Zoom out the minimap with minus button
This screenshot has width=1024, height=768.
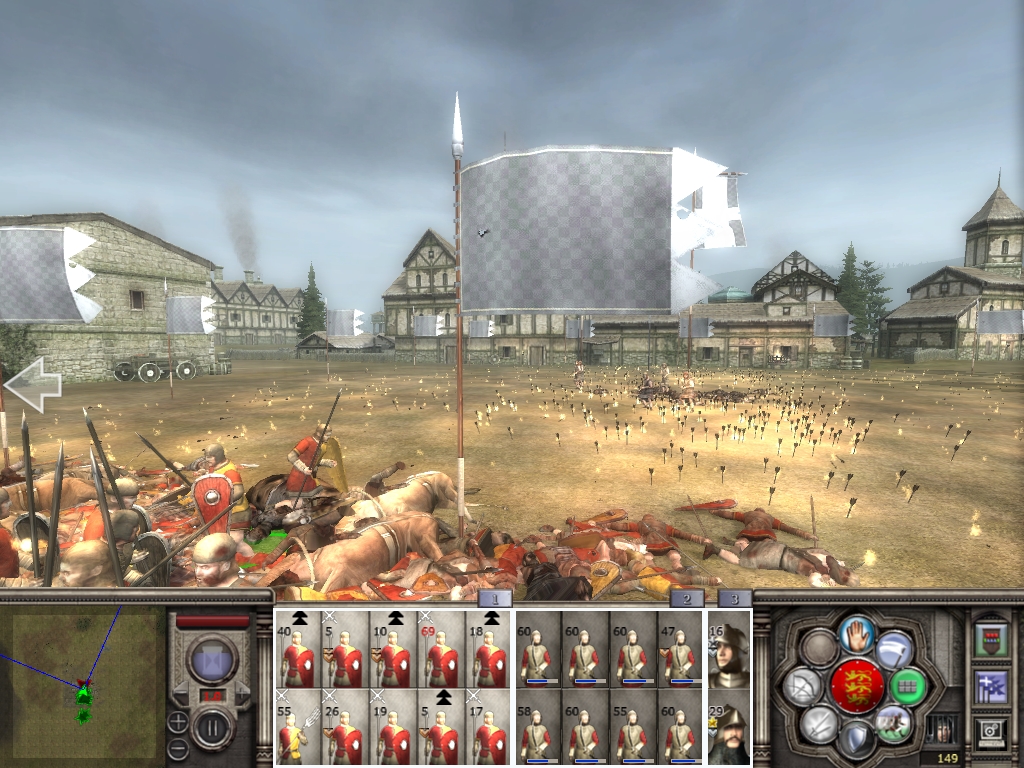tap(177, 746)
